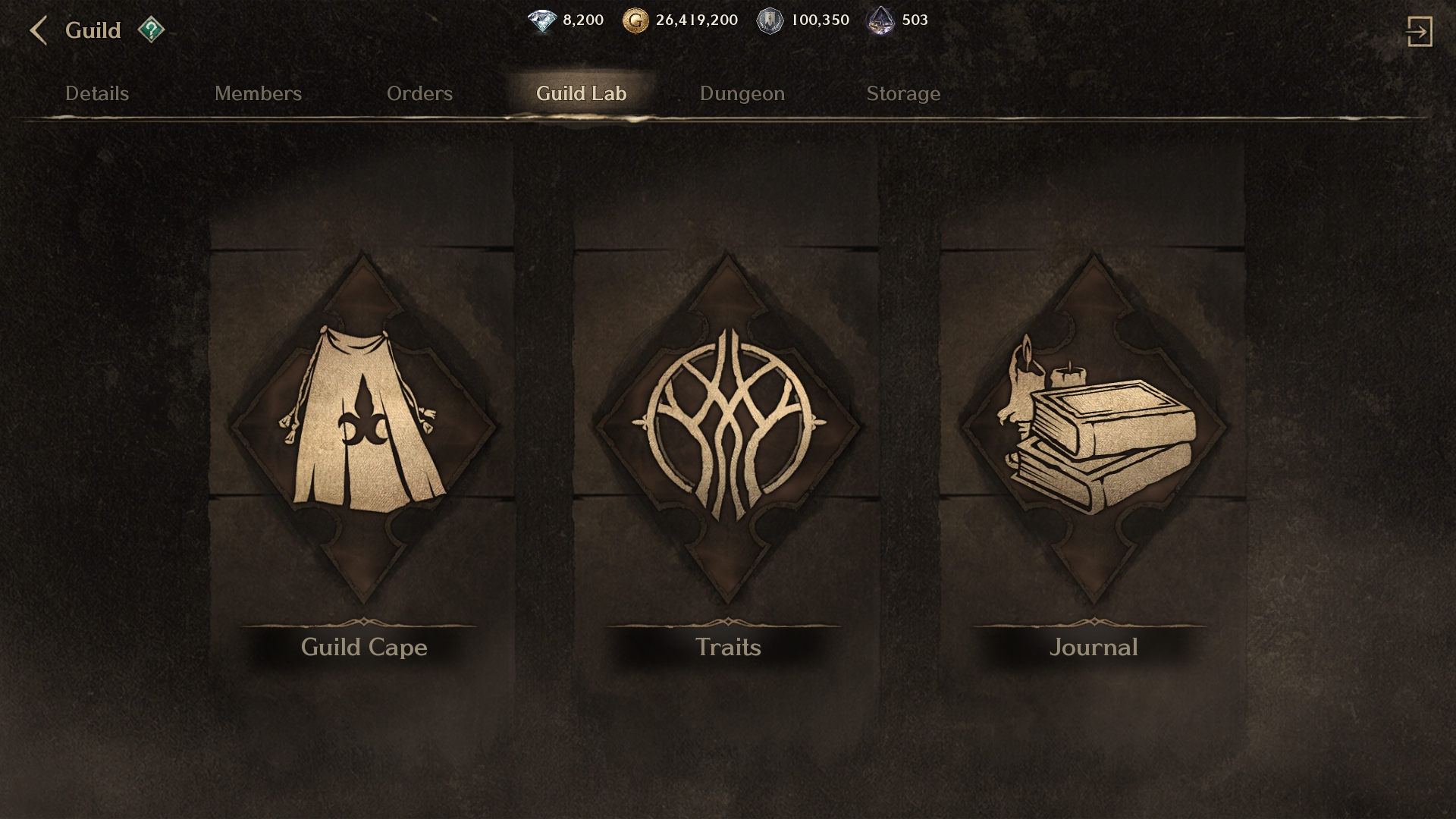Tap the diamond currency icon
1456x819 pixels.
(541, 20)
